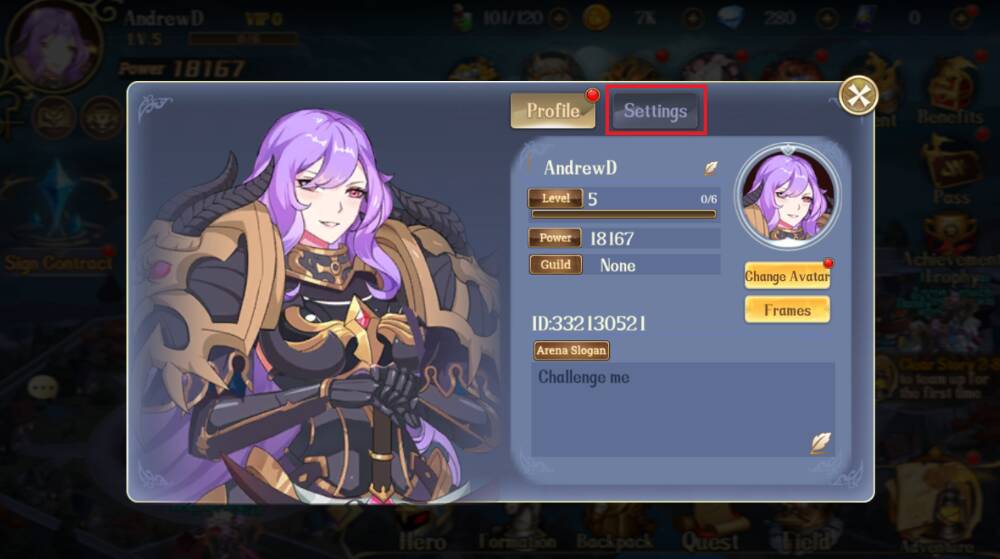Switch to the Settings tab

point(656,111)
